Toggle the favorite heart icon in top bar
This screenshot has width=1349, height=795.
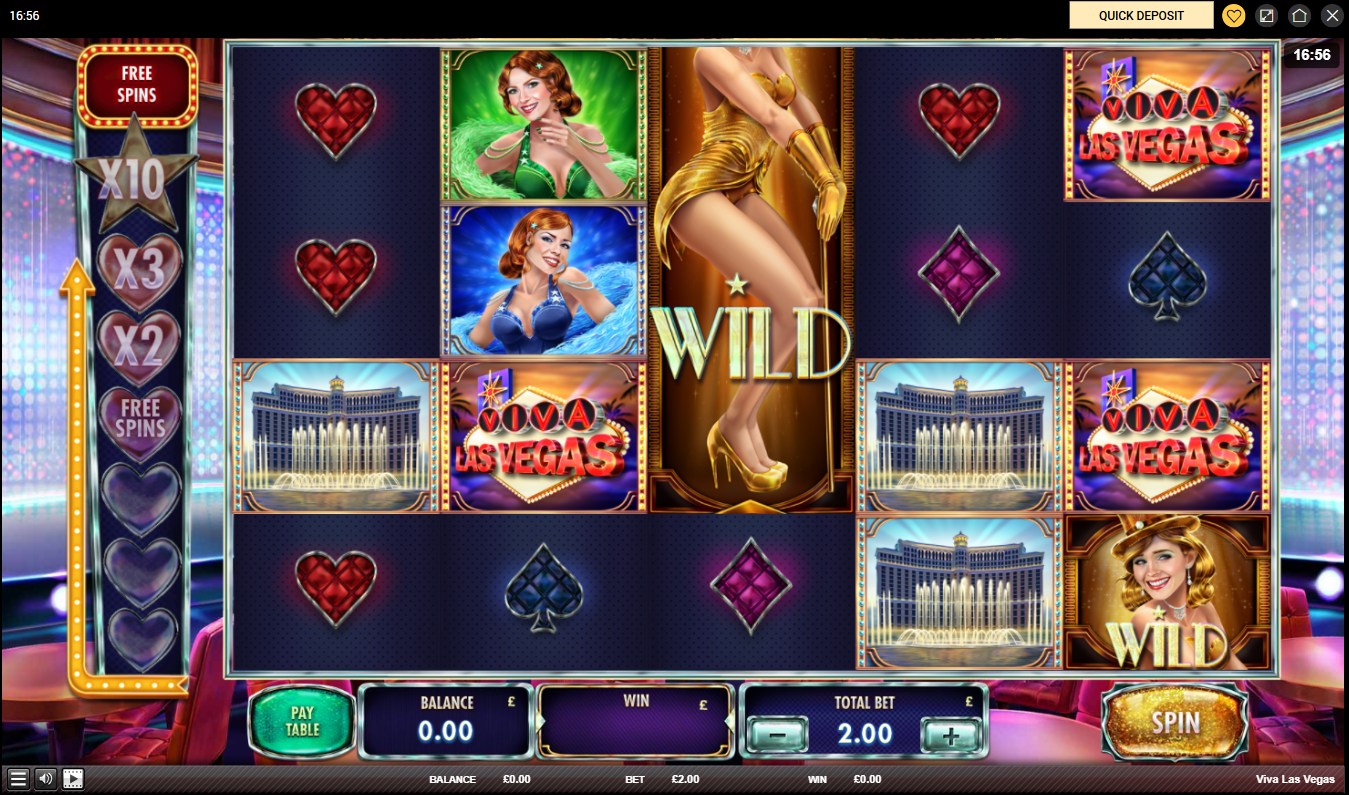(1233, 15)
